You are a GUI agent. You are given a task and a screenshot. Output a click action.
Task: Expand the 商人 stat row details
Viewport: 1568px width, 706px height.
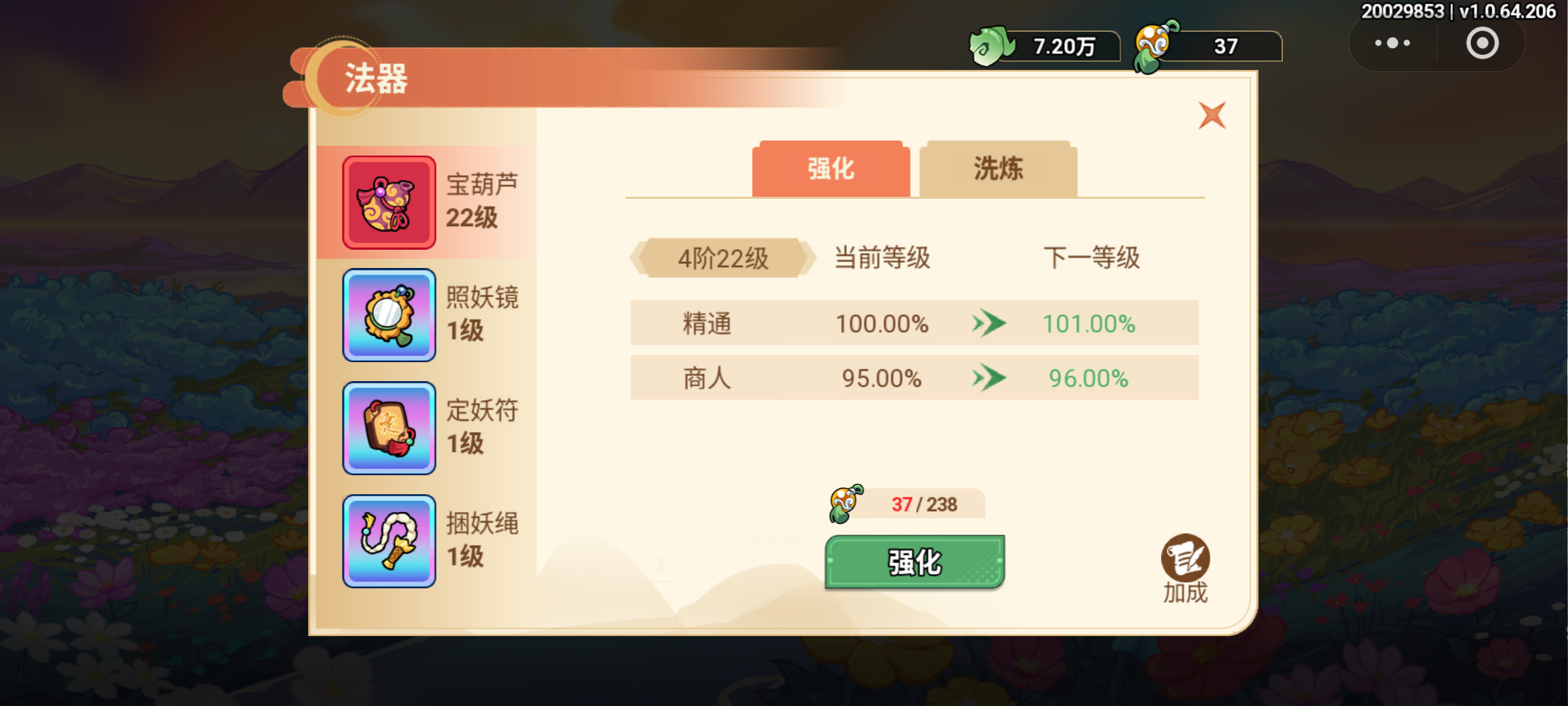[x=913, y=378]
